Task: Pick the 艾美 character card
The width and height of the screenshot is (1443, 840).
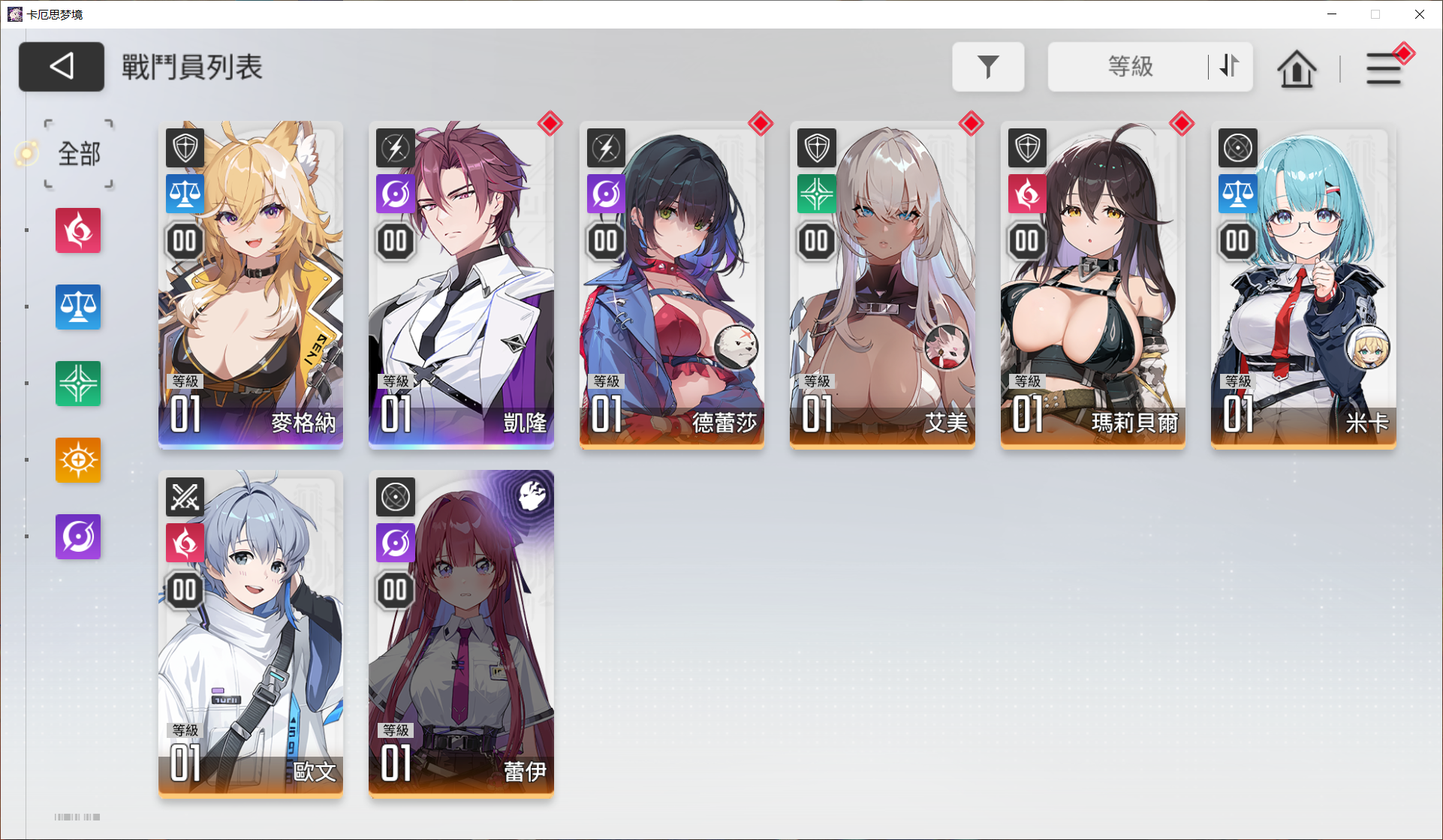Action: (x=882, y=285)
